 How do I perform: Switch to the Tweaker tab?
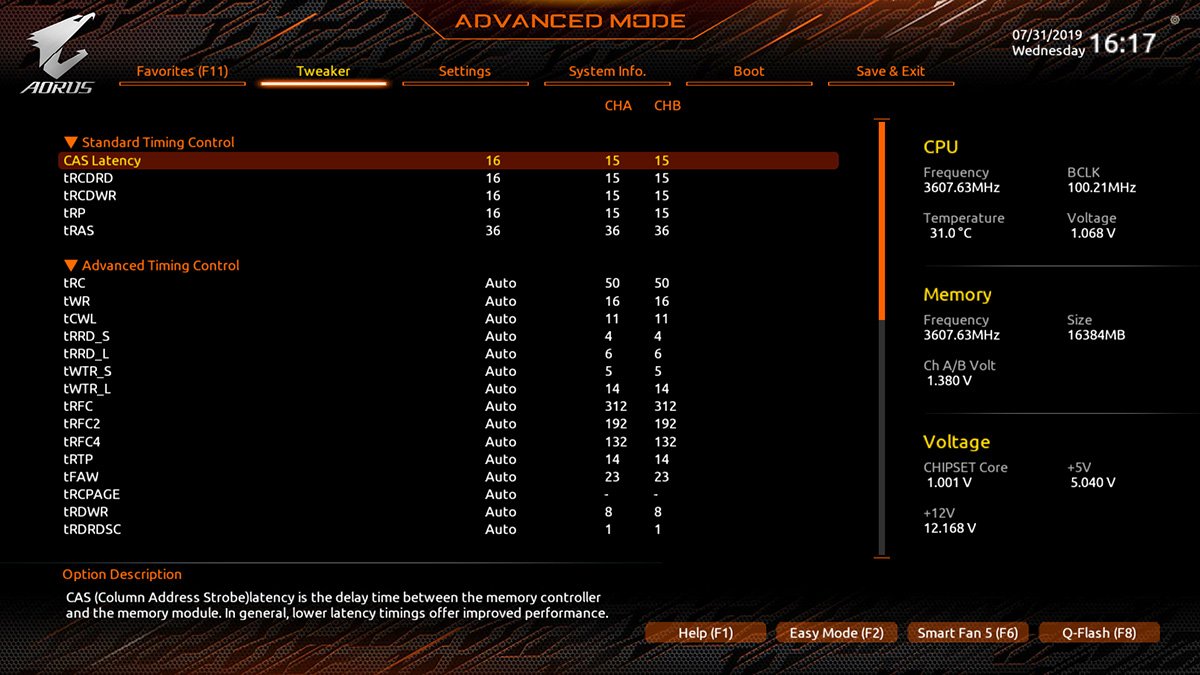click(x=323, y=71)
